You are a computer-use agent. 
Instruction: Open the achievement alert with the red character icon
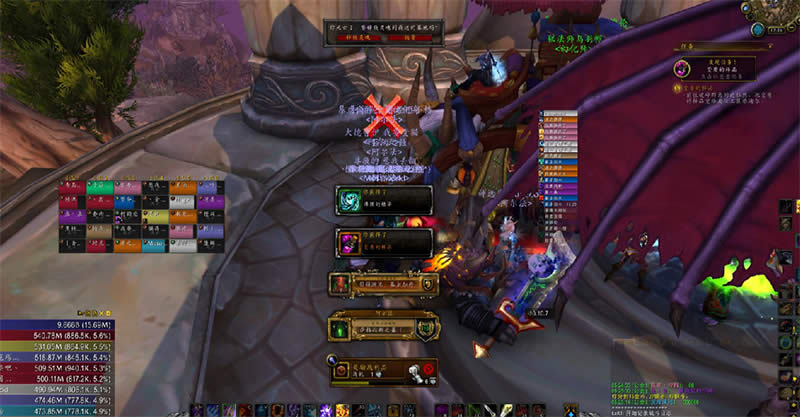click(383, 285)
